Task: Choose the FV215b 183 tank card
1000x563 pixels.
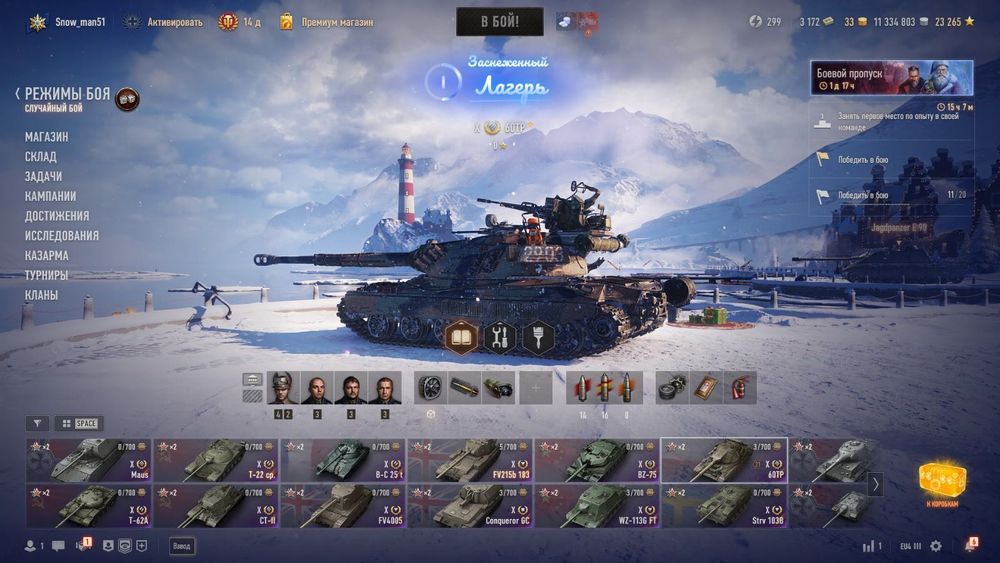Action: click(x=470, y=460)
